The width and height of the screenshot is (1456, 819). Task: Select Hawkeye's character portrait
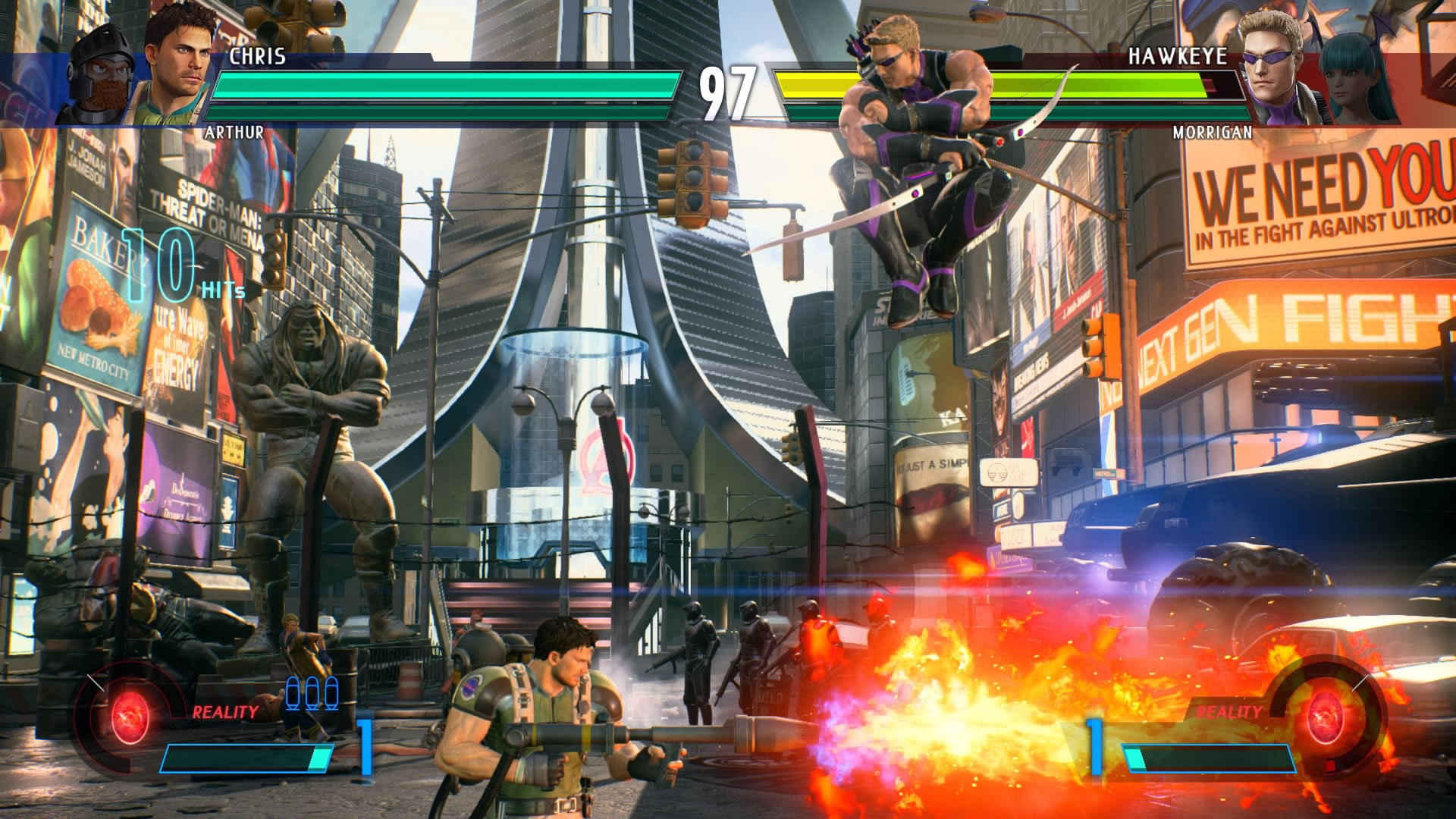click(1272, 64)
